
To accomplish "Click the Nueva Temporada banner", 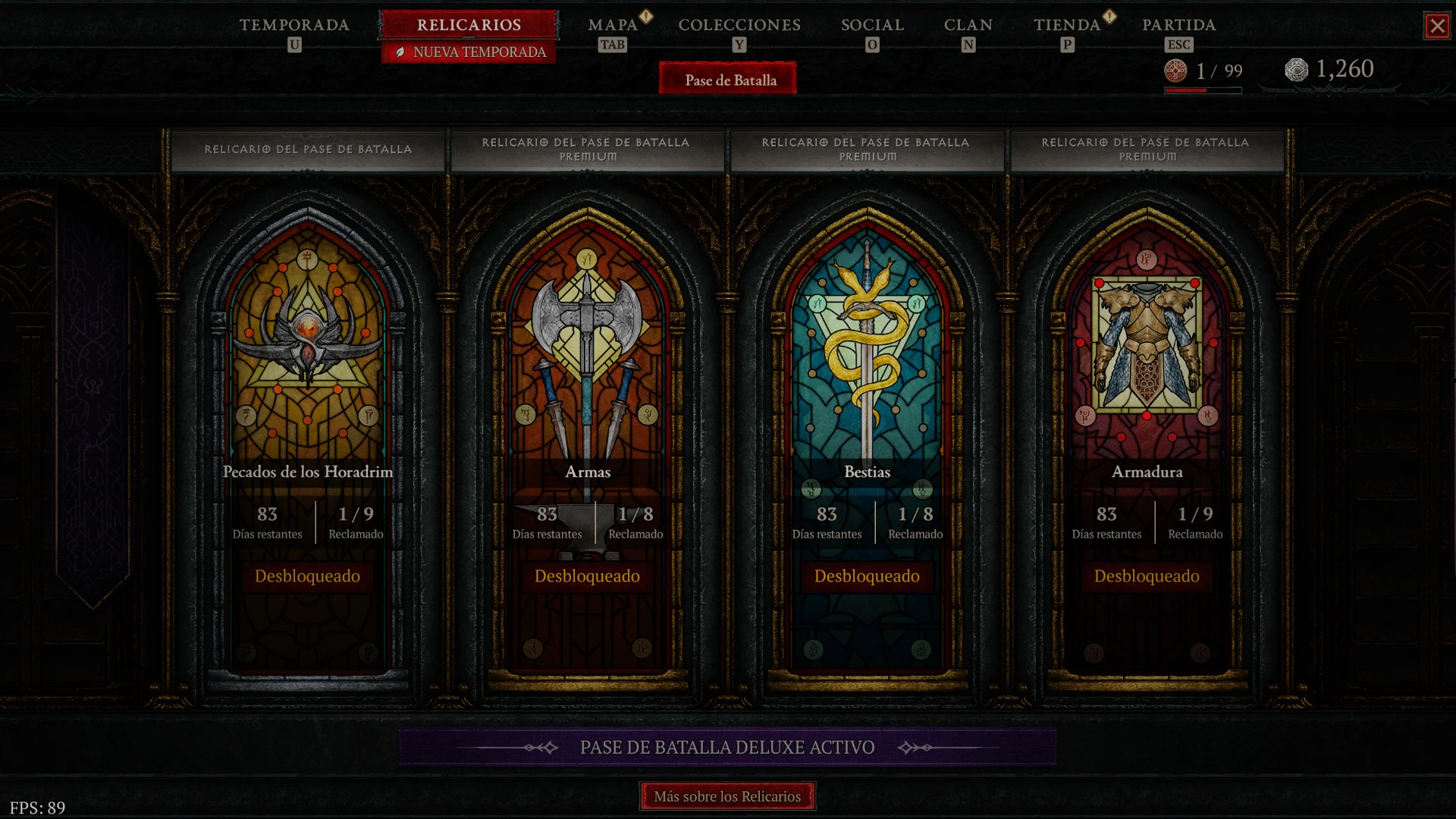I will (x=470, y=52).
